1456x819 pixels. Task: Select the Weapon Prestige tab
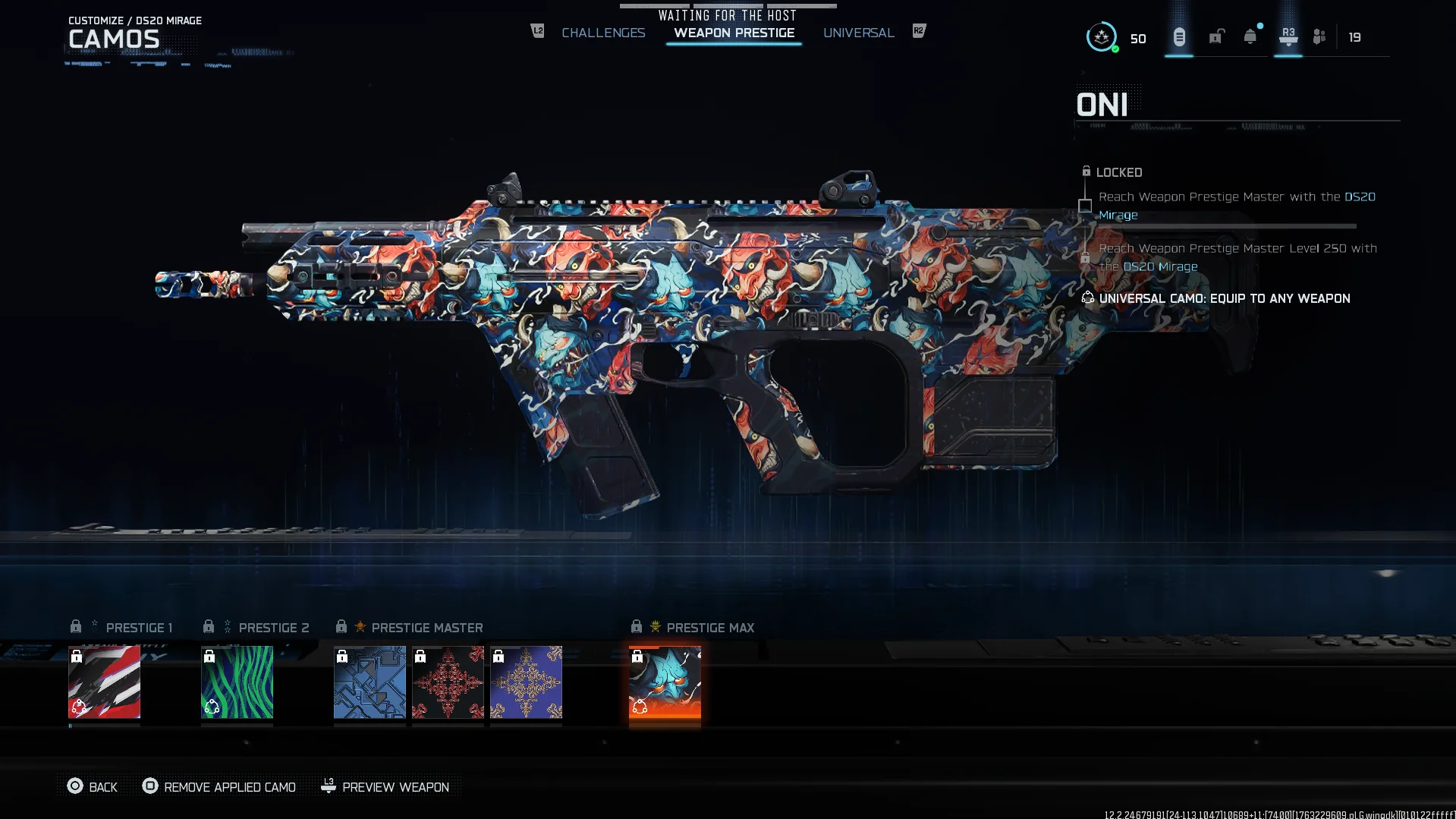pos(734,33)
